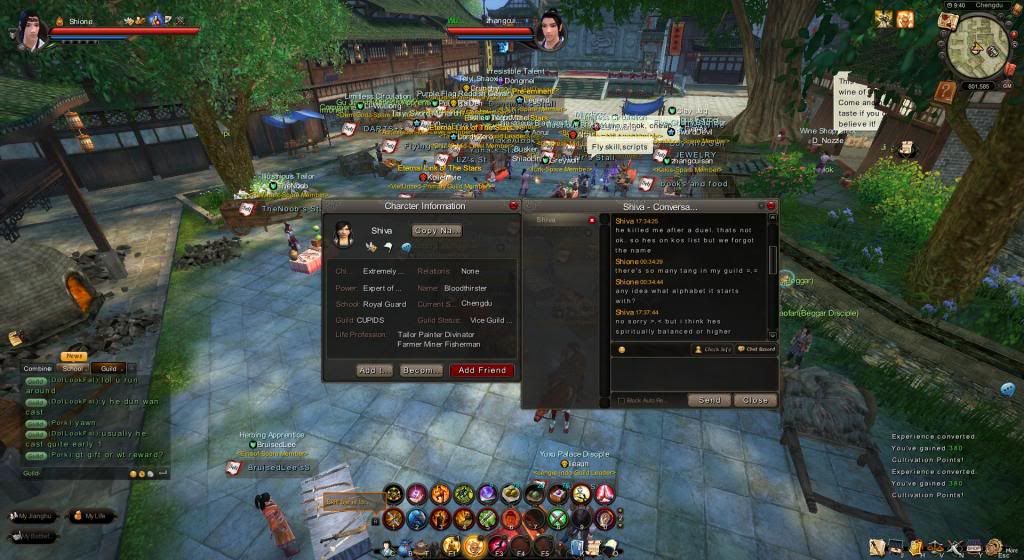Viewport: 1024px width, 560px height.
Task: Toggle the Block Auto-Reply checkbox
Action: coord(621,401)
